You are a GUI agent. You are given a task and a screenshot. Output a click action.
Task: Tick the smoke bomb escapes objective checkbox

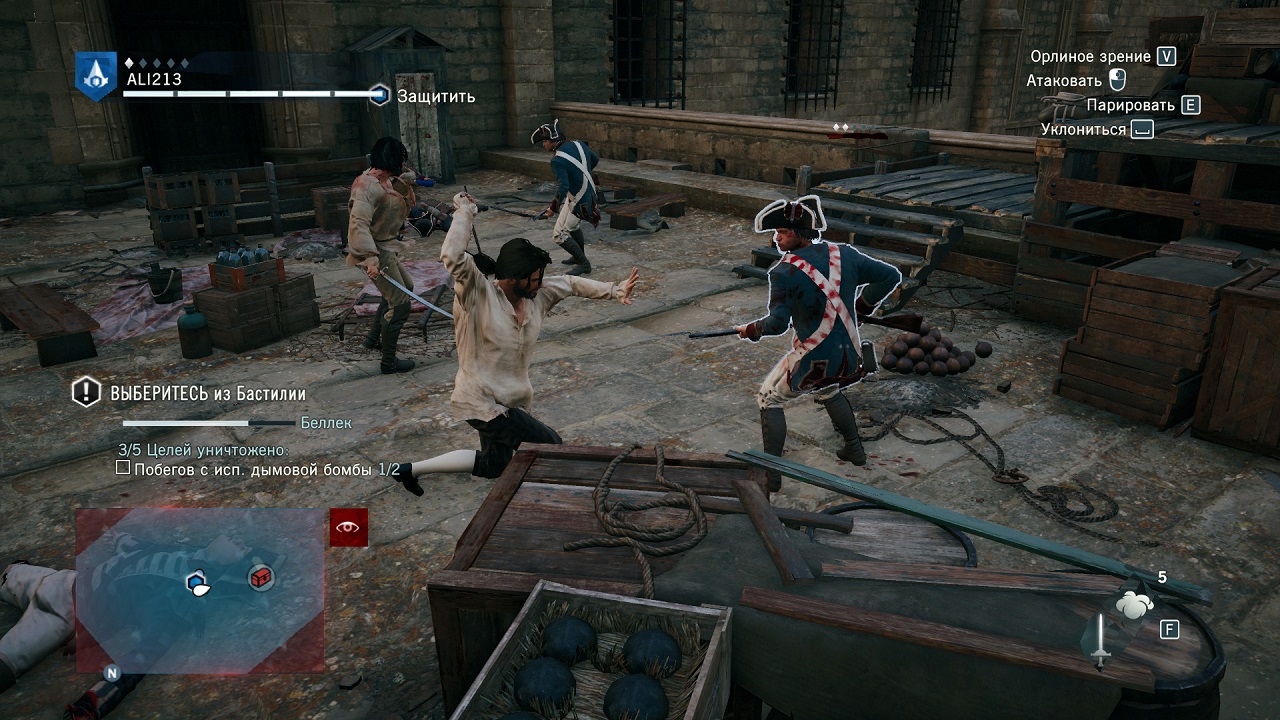123,468
